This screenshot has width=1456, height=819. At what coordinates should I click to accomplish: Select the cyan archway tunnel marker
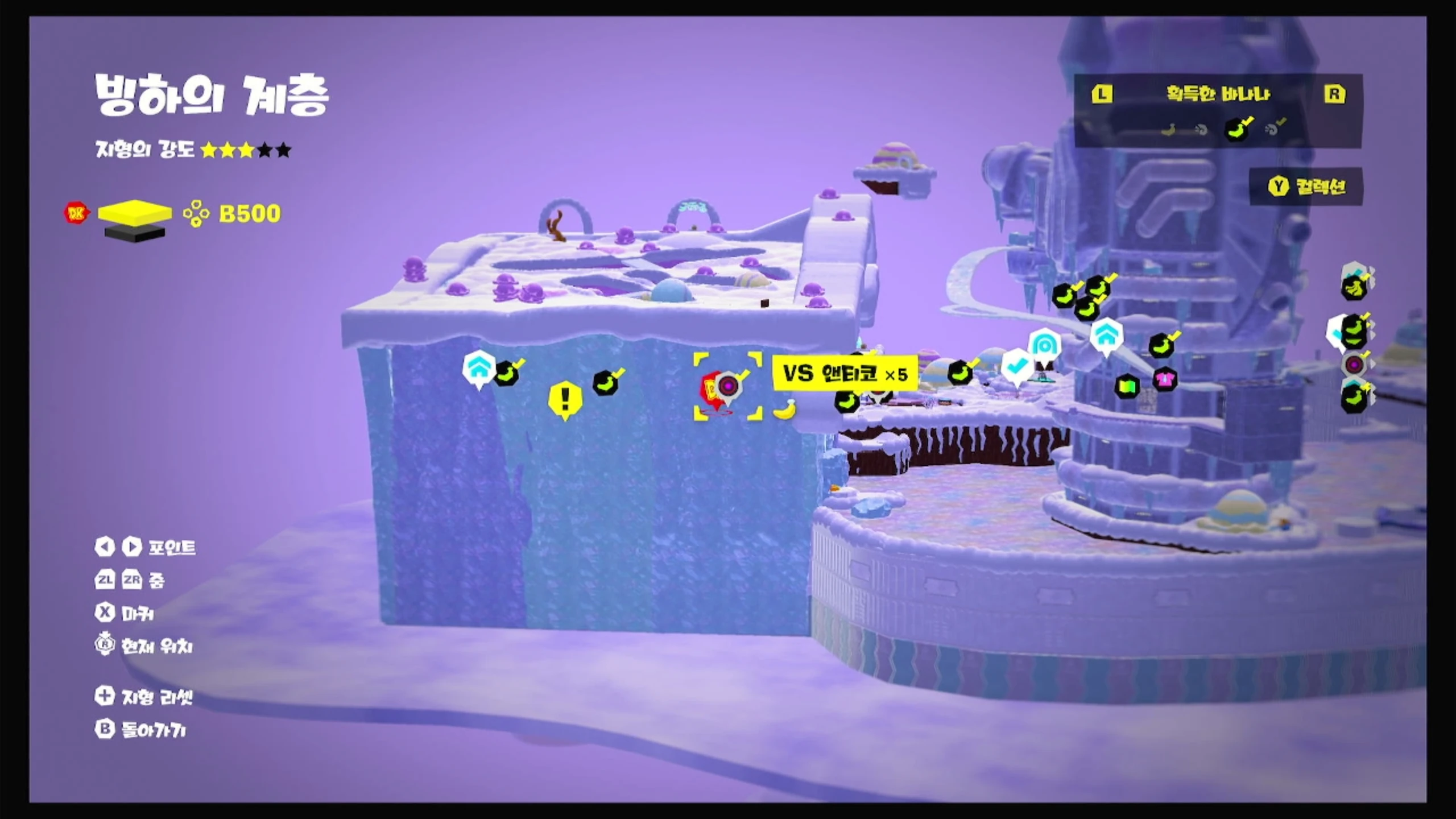click(1044, 345)
